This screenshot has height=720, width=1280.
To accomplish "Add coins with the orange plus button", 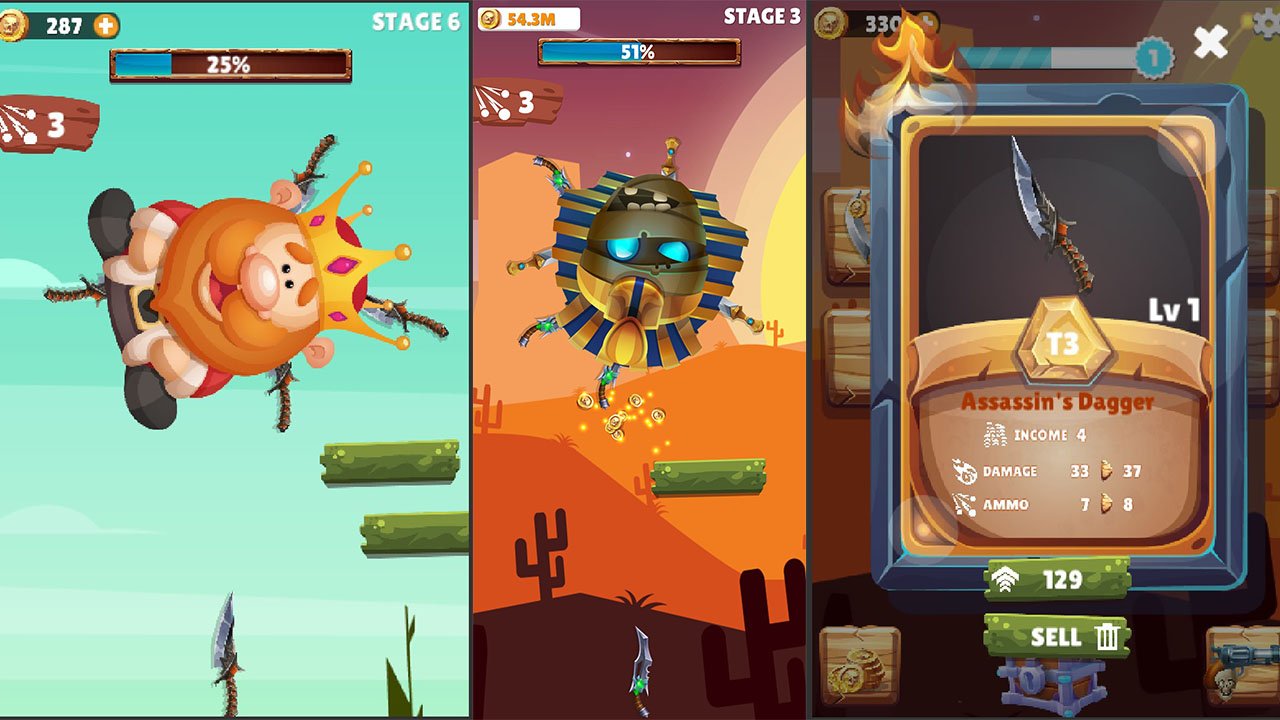I will pyautogui.click(x=106, y=25).
